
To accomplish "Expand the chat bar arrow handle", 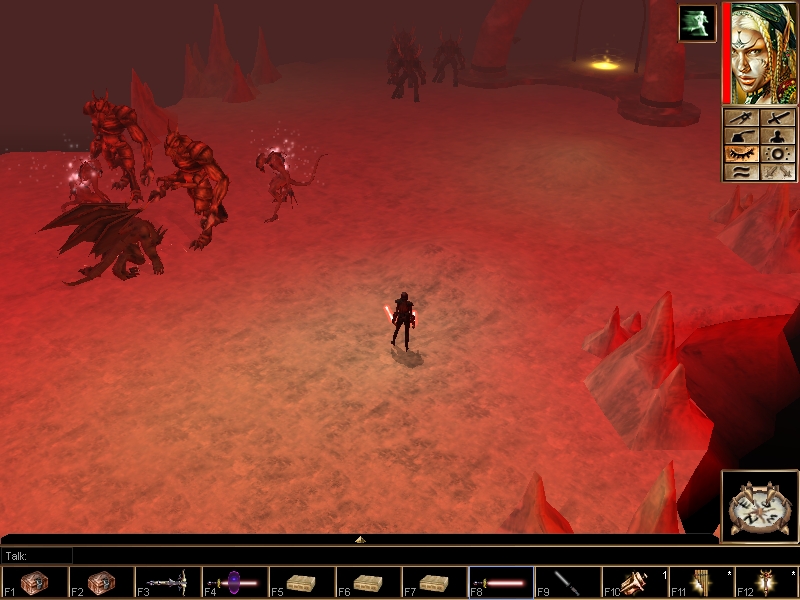I will tap(360, 539).
